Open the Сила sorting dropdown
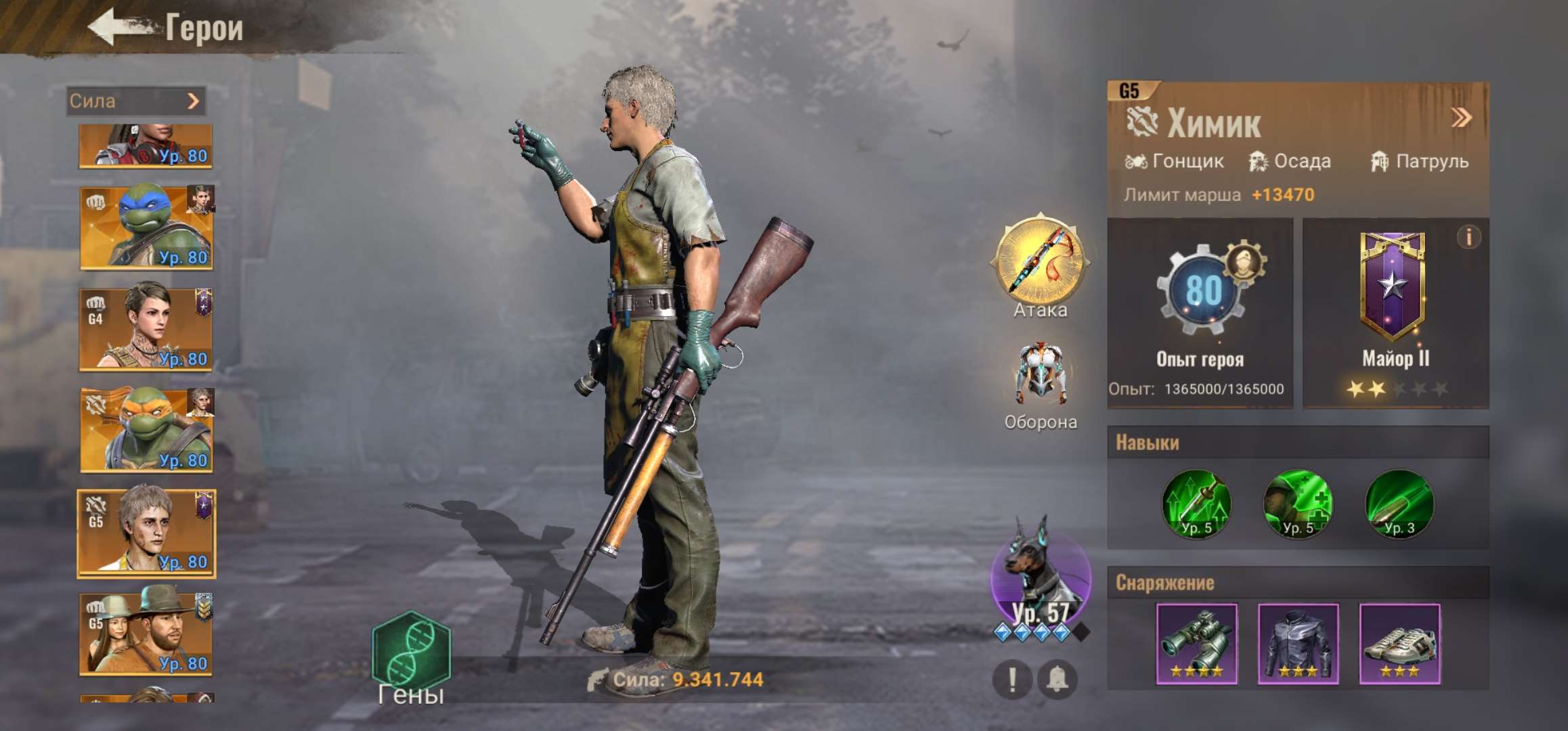 coord(135,101)
